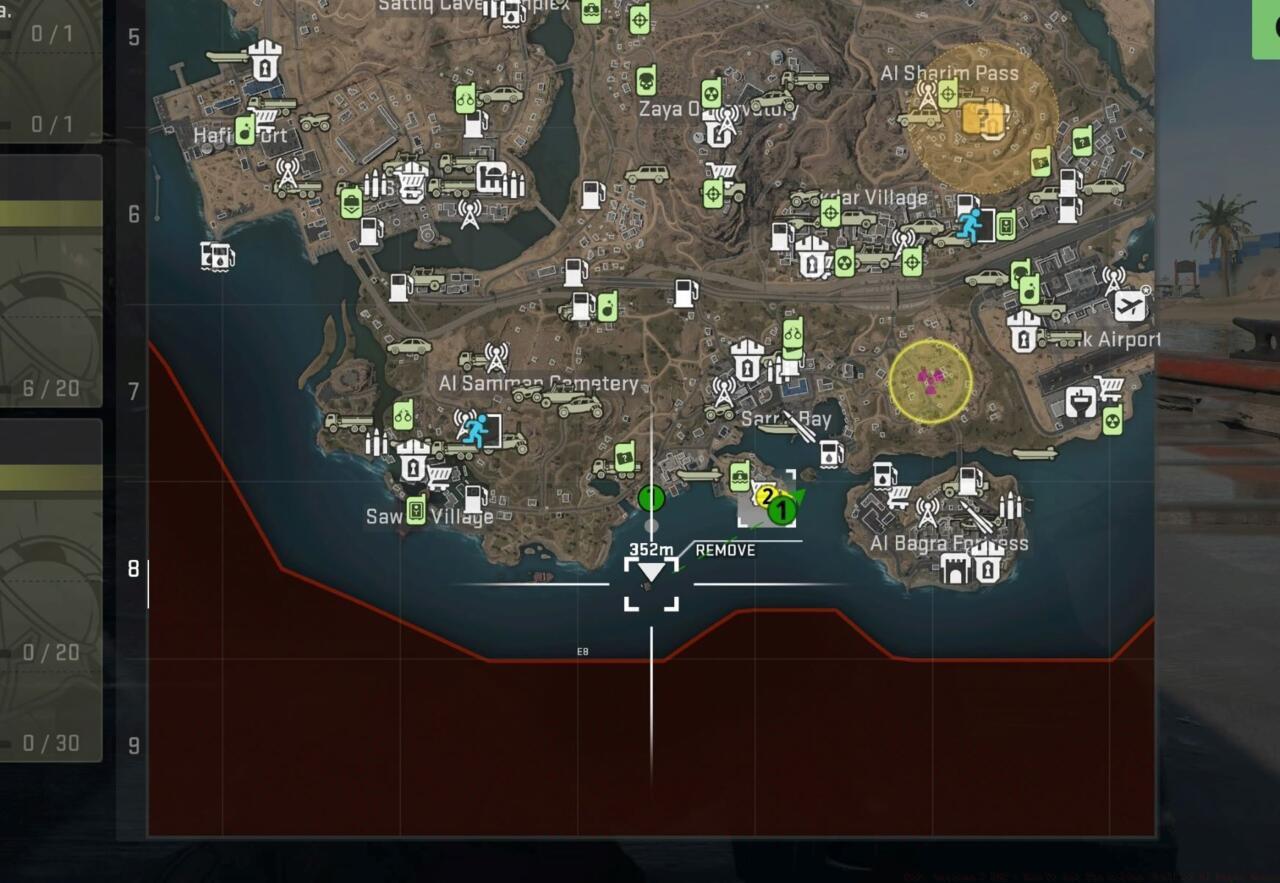Select the blue running-exfil icon near Al Samman Cemetery
The height and width of the screenshot is (883, 1280).
[475, 430]
